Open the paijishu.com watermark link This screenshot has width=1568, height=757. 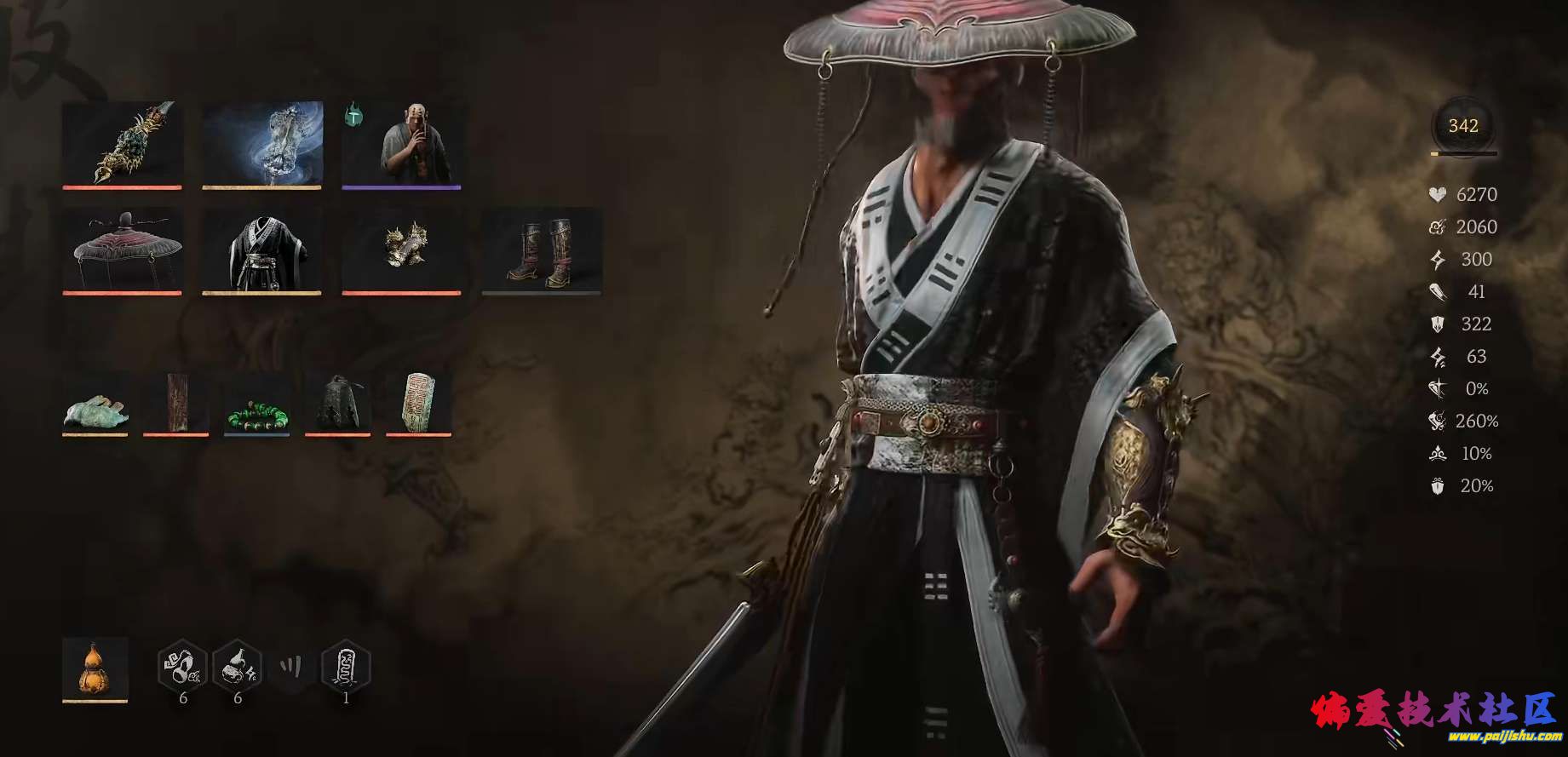click(x=1506, y=737)
